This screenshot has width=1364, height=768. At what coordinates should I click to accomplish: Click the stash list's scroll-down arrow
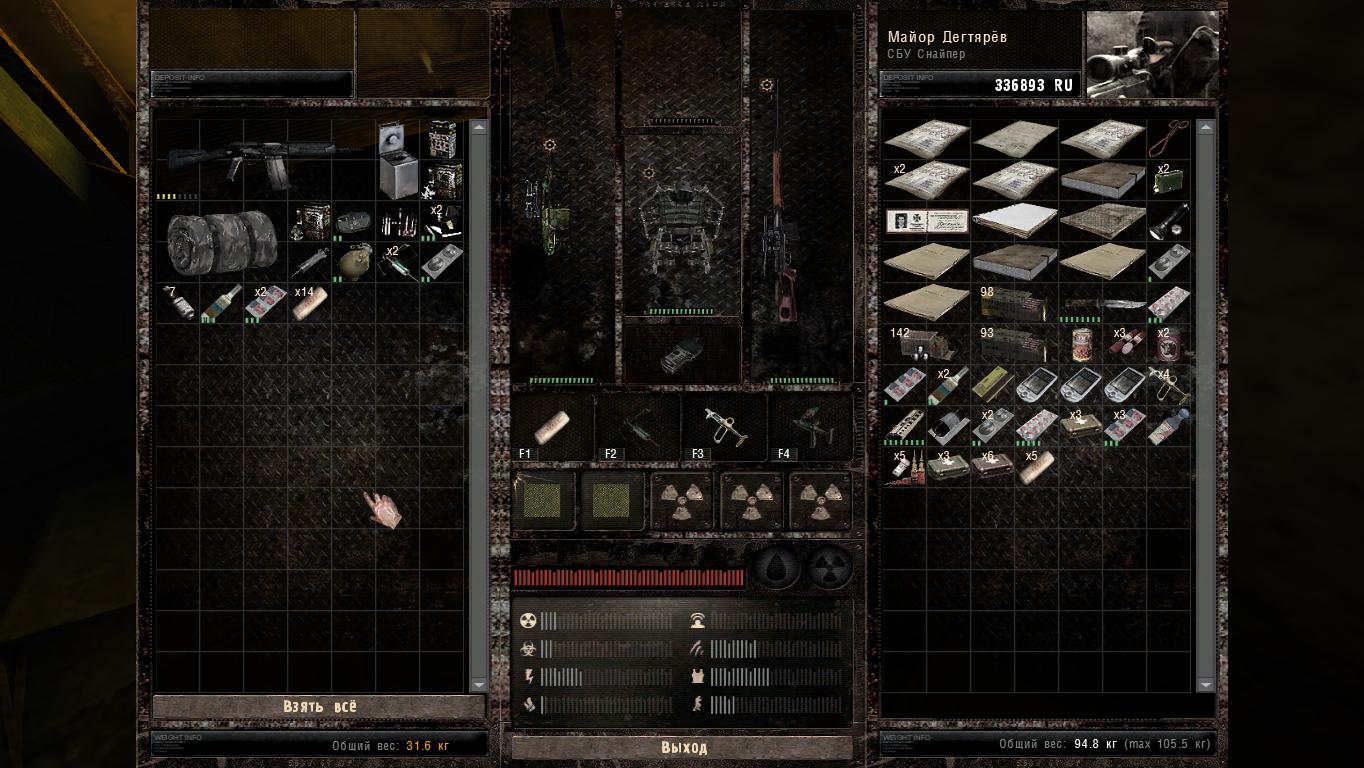tap(478, 684)
